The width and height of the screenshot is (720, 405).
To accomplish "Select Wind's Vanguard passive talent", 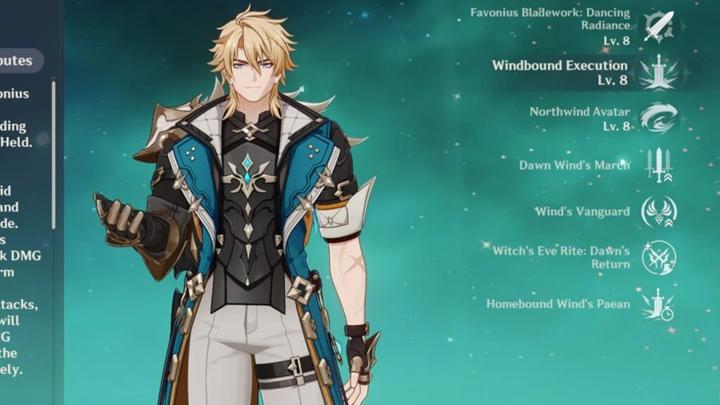I will (x=659, y=211).
